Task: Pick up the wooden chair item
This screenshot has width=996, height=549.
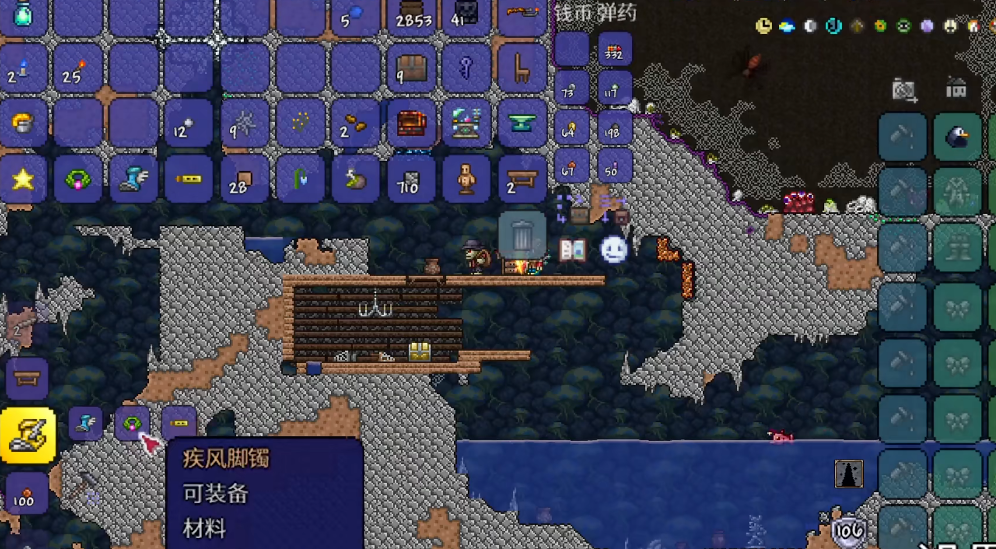Action: pos(522,68)
